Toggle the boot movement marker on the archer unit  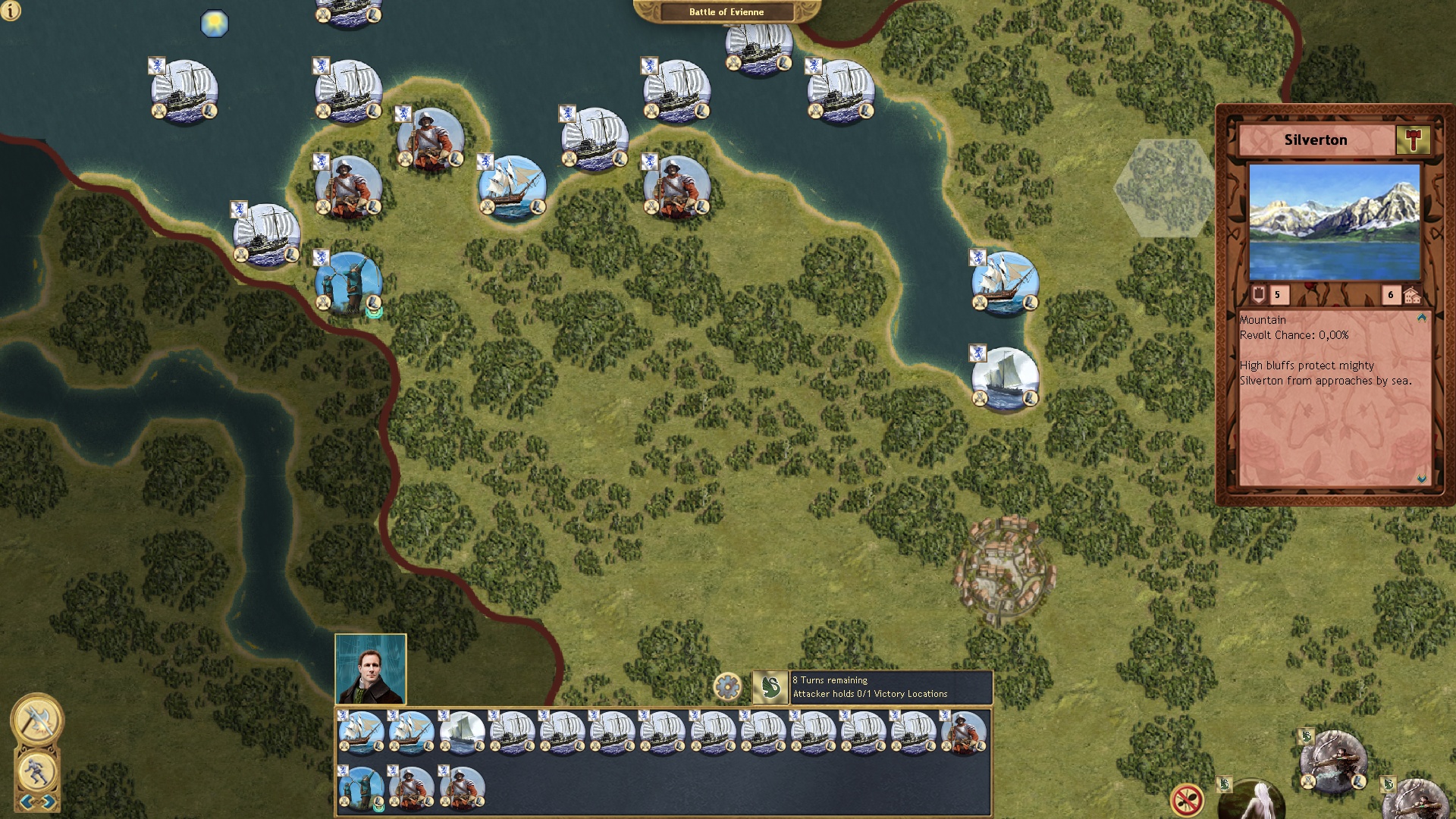coord(372,303)
